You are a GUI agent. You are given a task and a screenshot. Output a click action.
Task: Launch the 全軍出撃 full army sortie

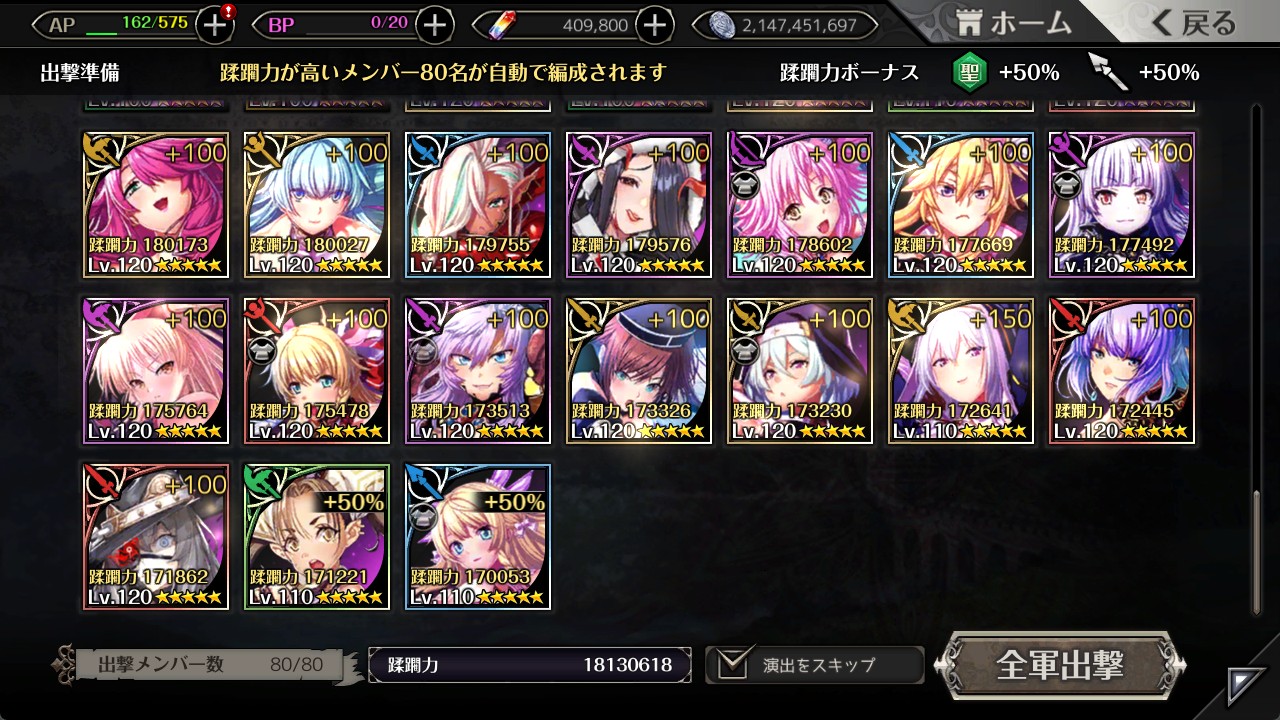[1060, 666]
